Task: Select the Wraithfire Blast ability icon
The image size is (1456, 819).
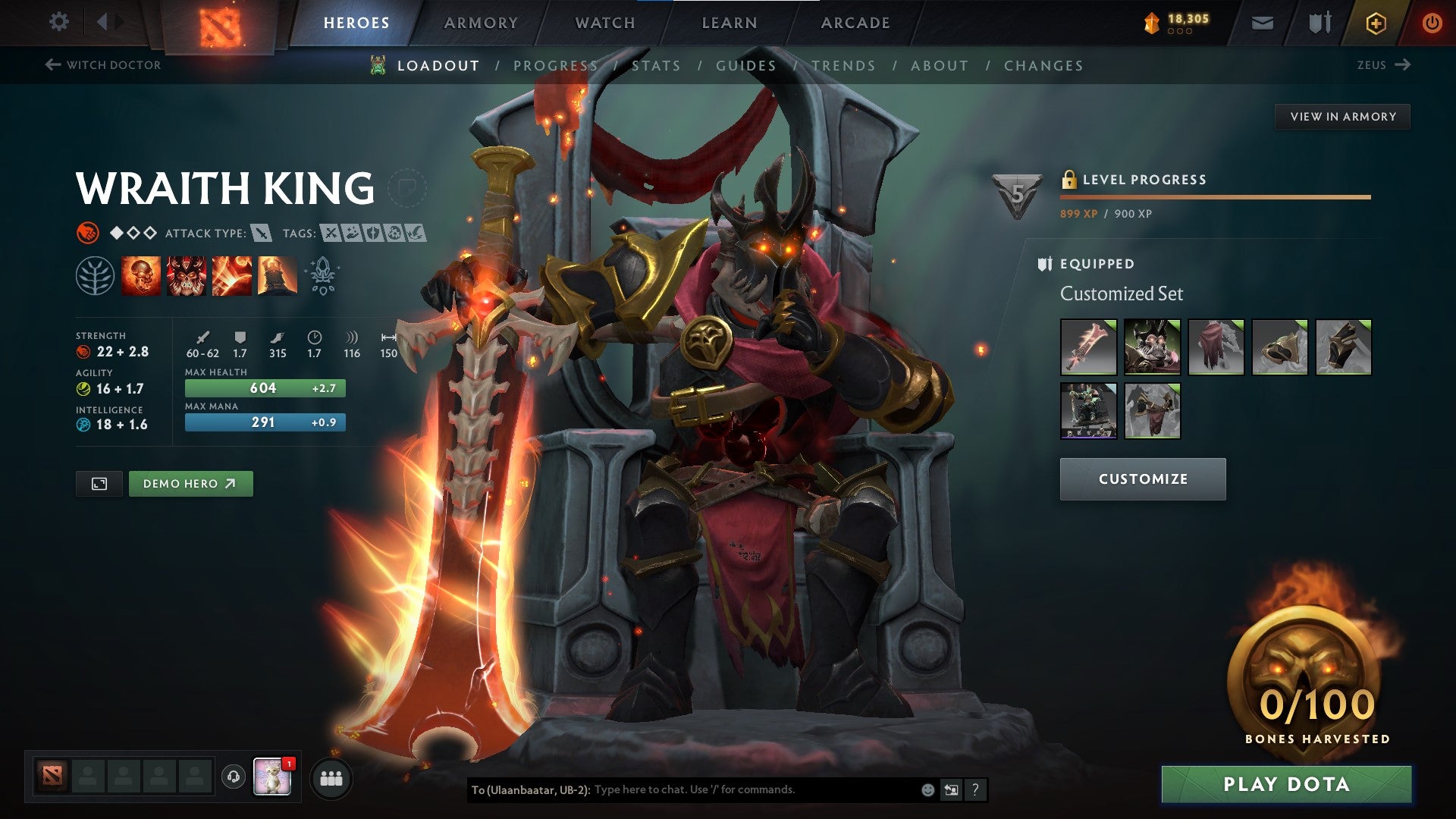Action: click(x=140, y=277)
